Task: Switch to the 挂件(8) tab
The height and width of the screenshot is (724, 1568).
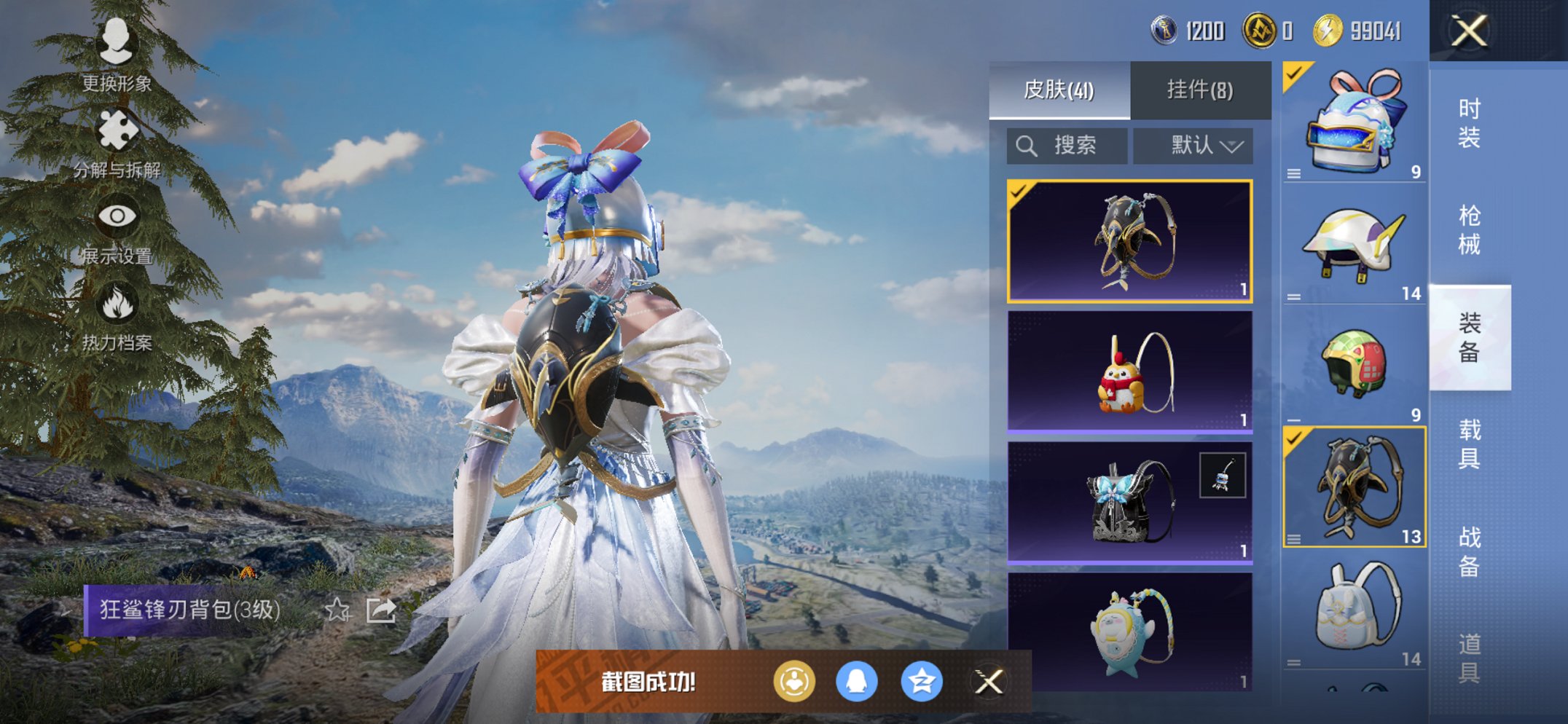Action: (1199, 89)
